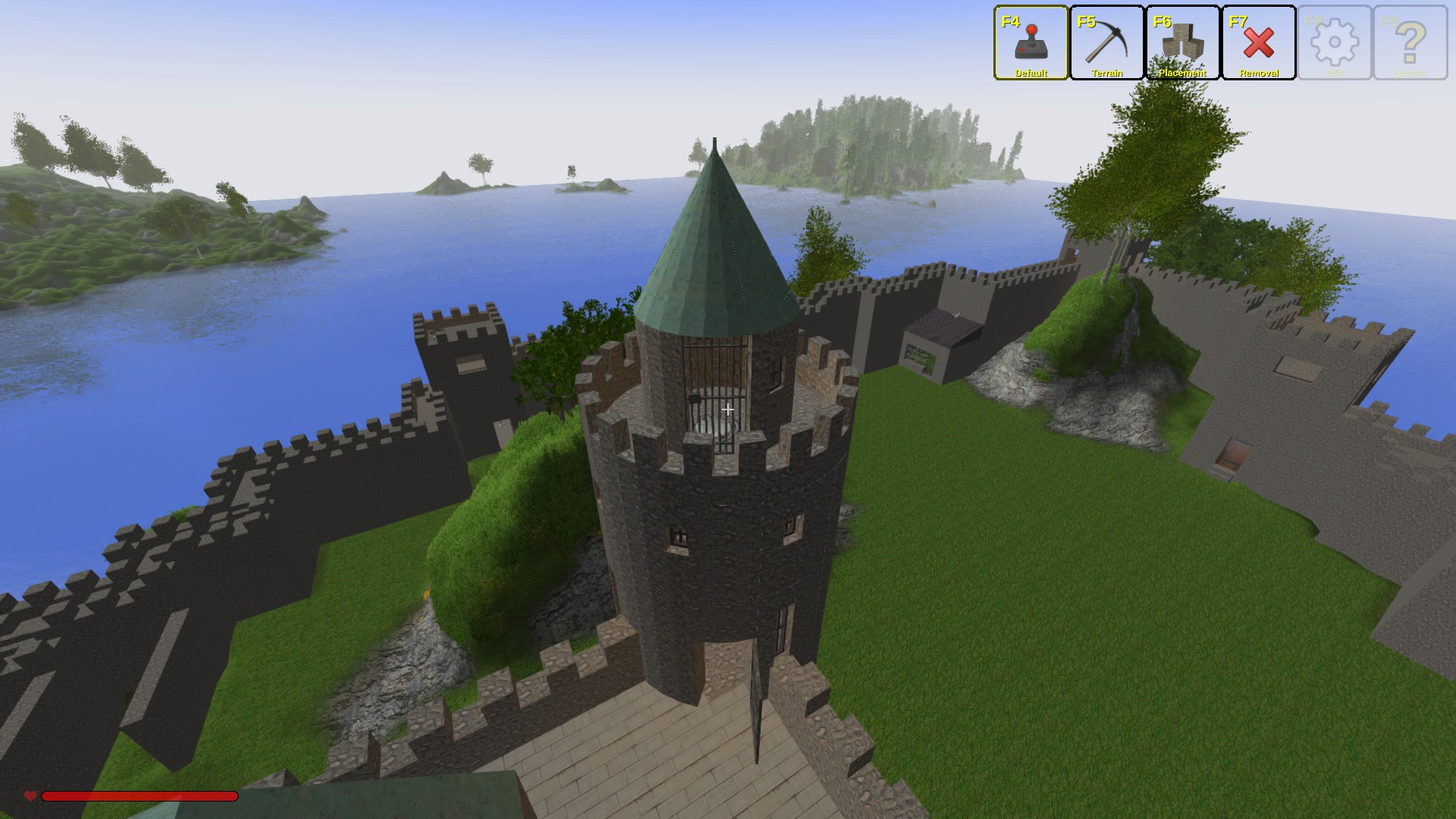Open the Edit gear button

pyautogui.click(x=1335, y=42)
